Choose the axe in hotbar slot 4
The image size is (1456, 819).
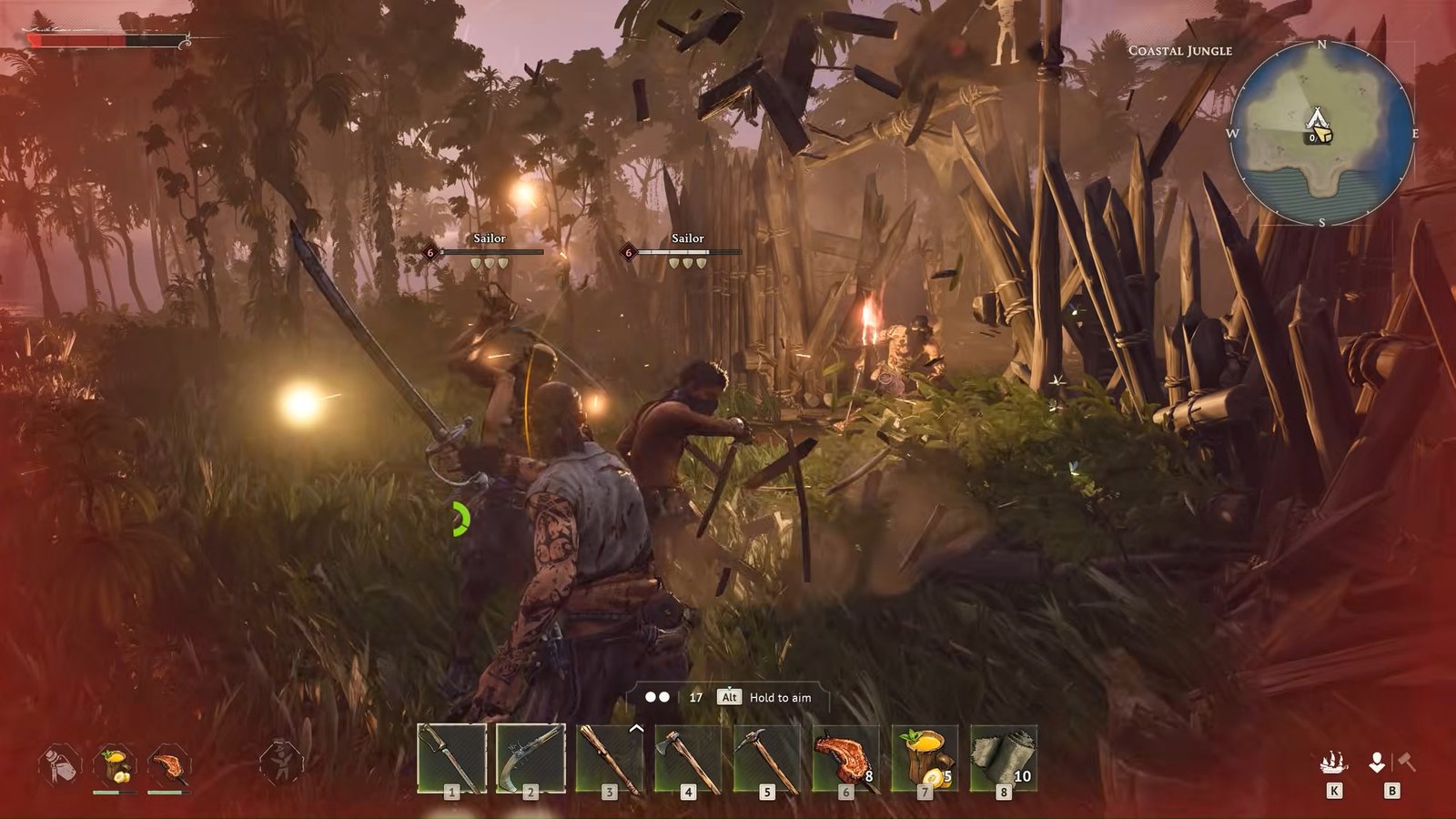tap(688, 758)
